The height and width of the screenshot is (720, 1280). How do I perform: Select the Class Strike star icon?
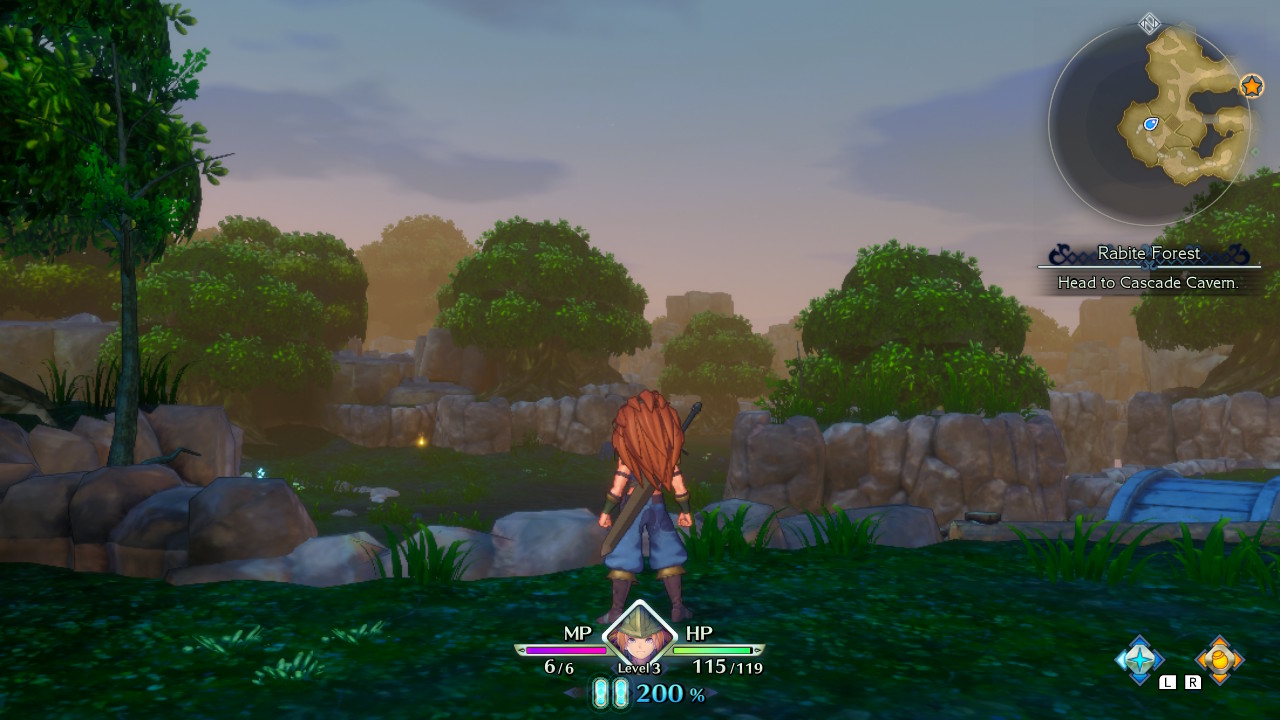[x=1139, y=659]
